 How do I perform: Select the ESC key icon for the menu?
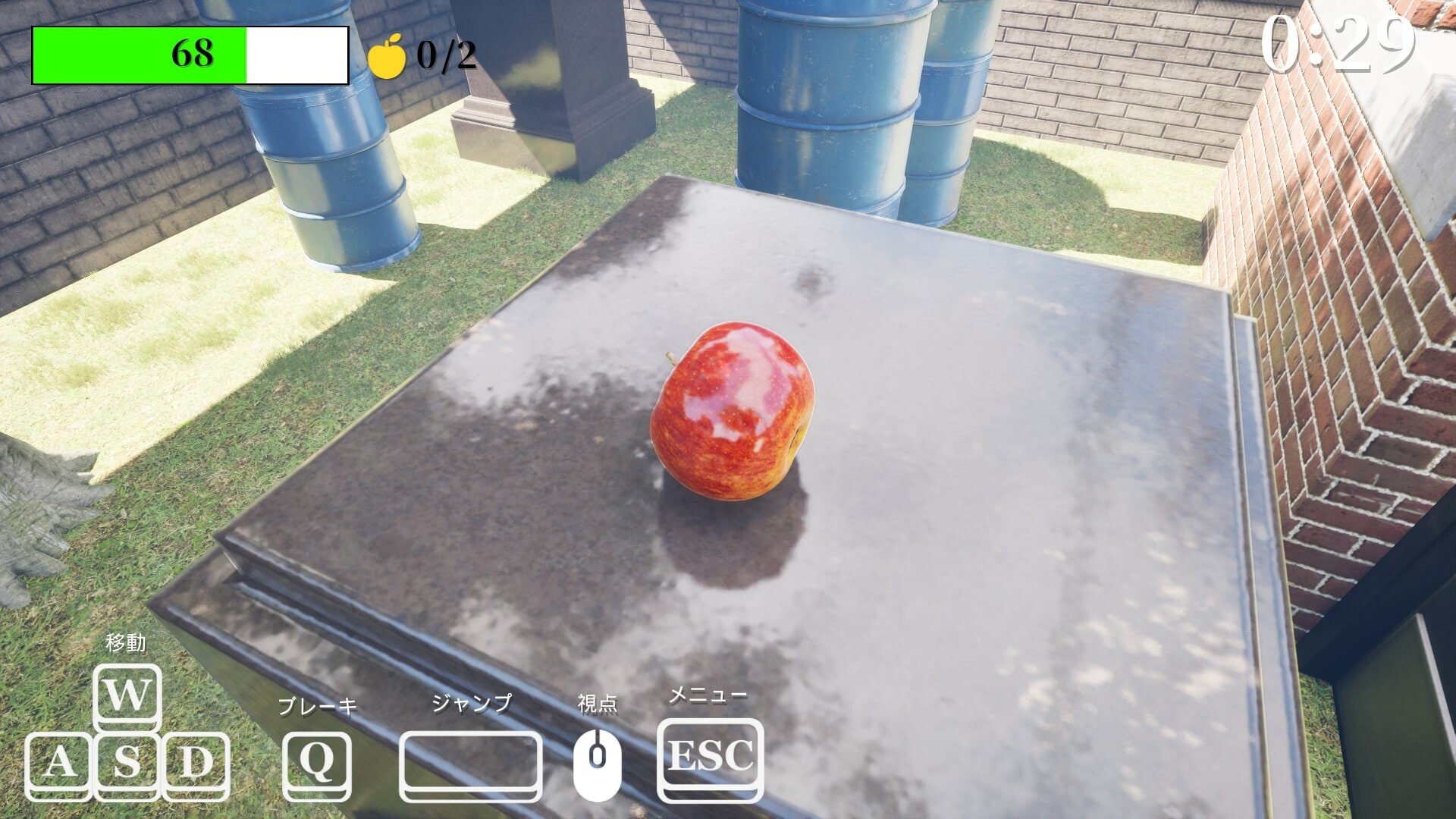pyautogui.click(x=710, y=758)
